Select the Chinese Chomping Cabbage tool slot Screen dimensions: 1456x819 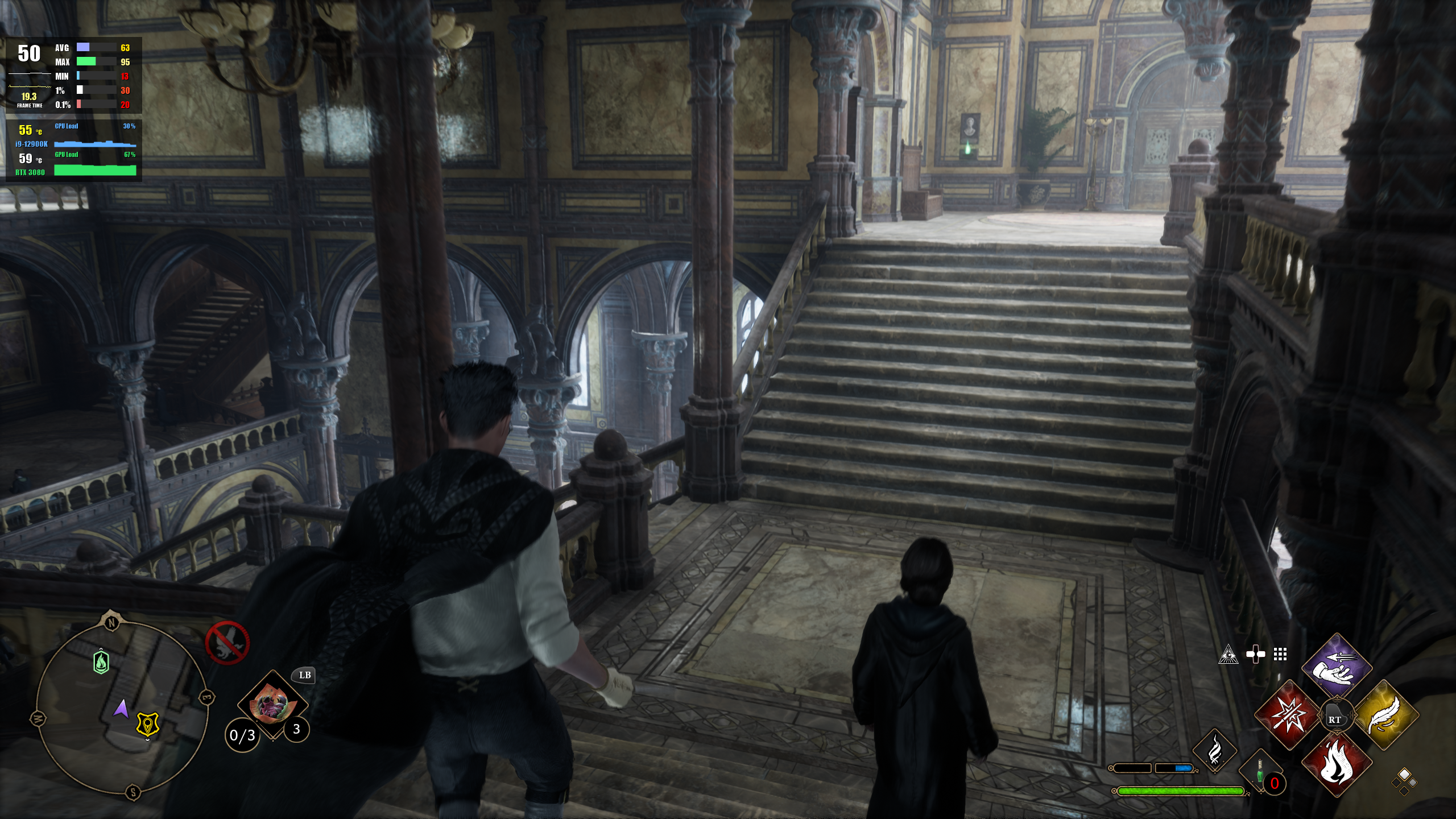[272, 705]
